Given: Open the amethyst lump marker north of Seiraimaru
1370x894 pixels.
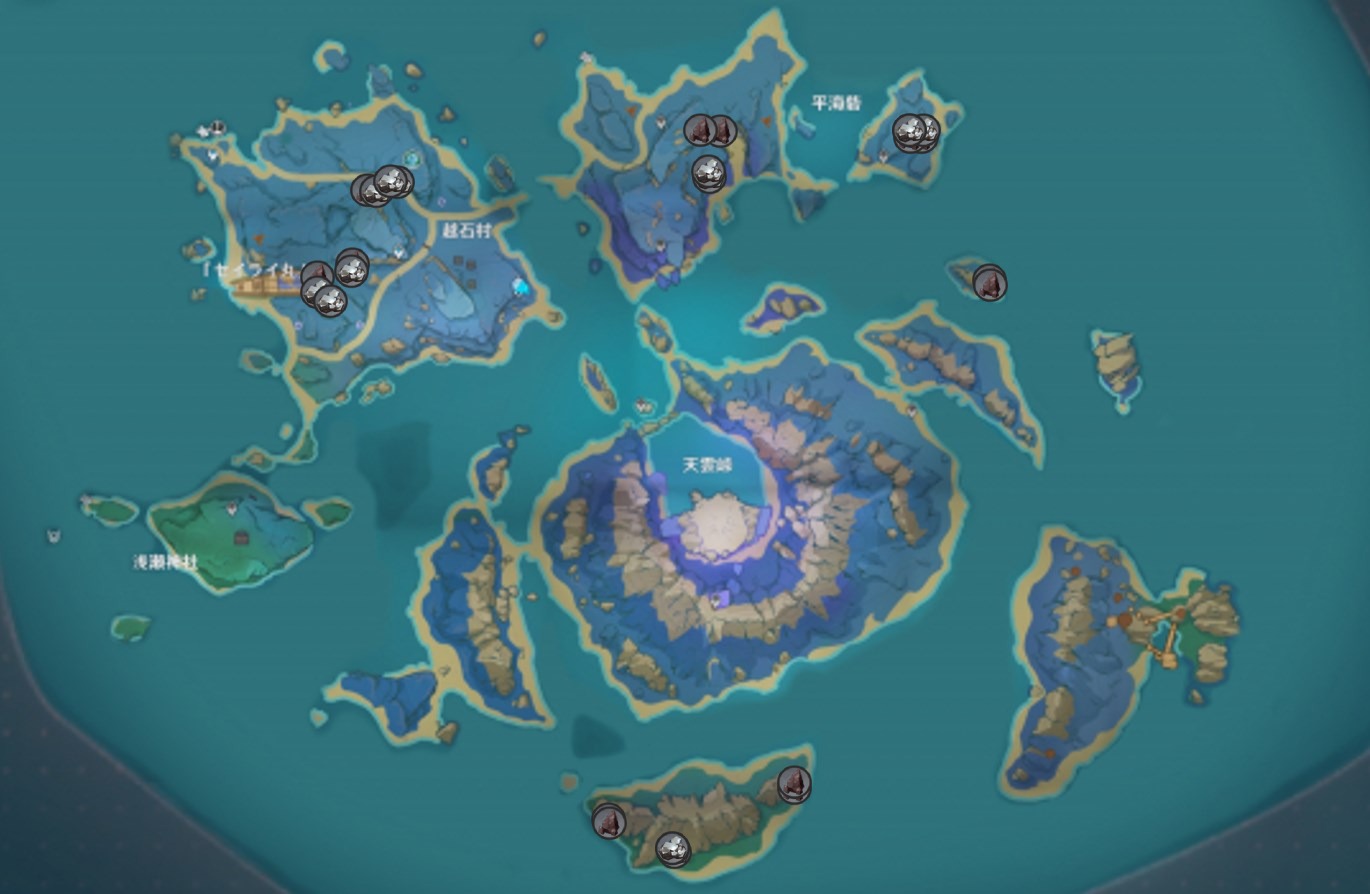Looking at the screenshot, I should [317, 271].
